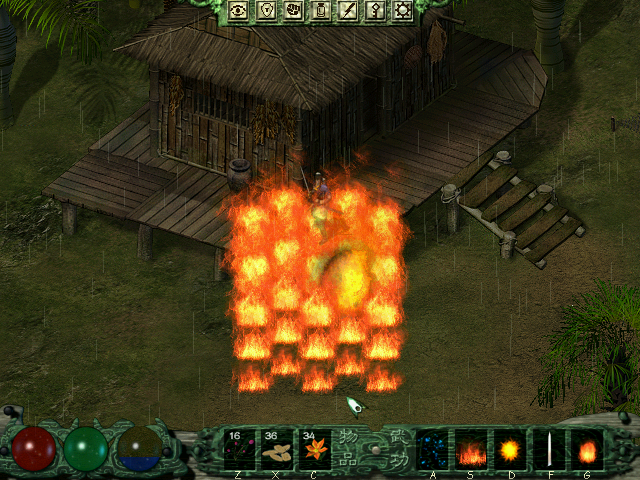
Task: Use the pink flower item with count 16
Action: point(239,449)
